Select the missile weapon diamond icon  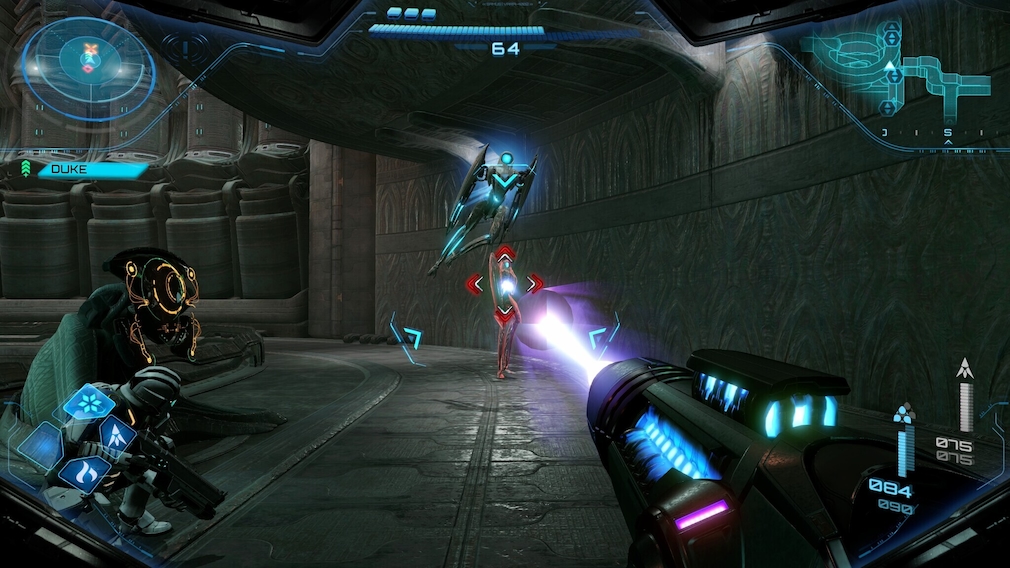pos(115,436)
